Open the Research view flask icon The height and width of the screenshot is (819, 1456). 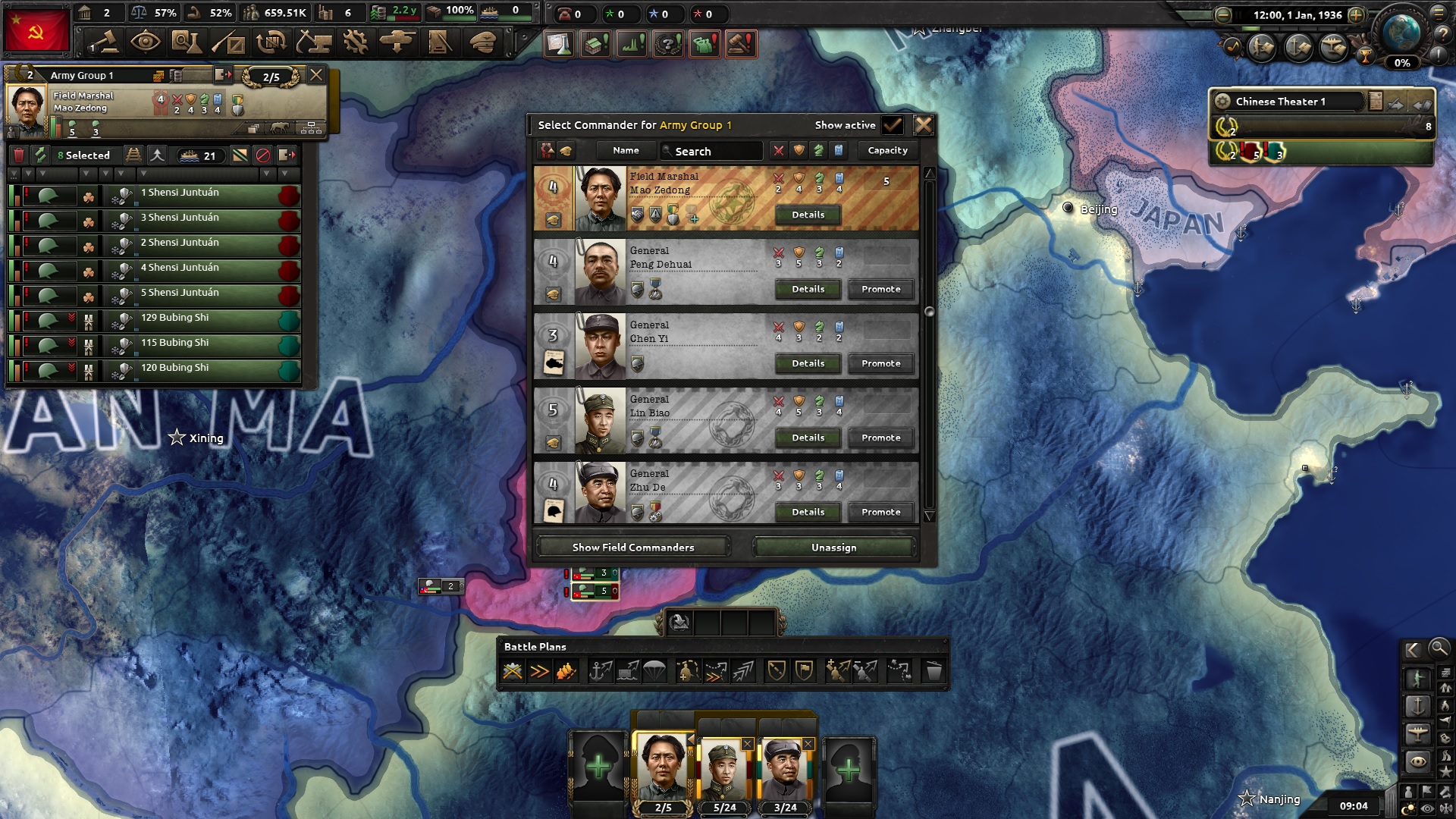pos(189,43)
